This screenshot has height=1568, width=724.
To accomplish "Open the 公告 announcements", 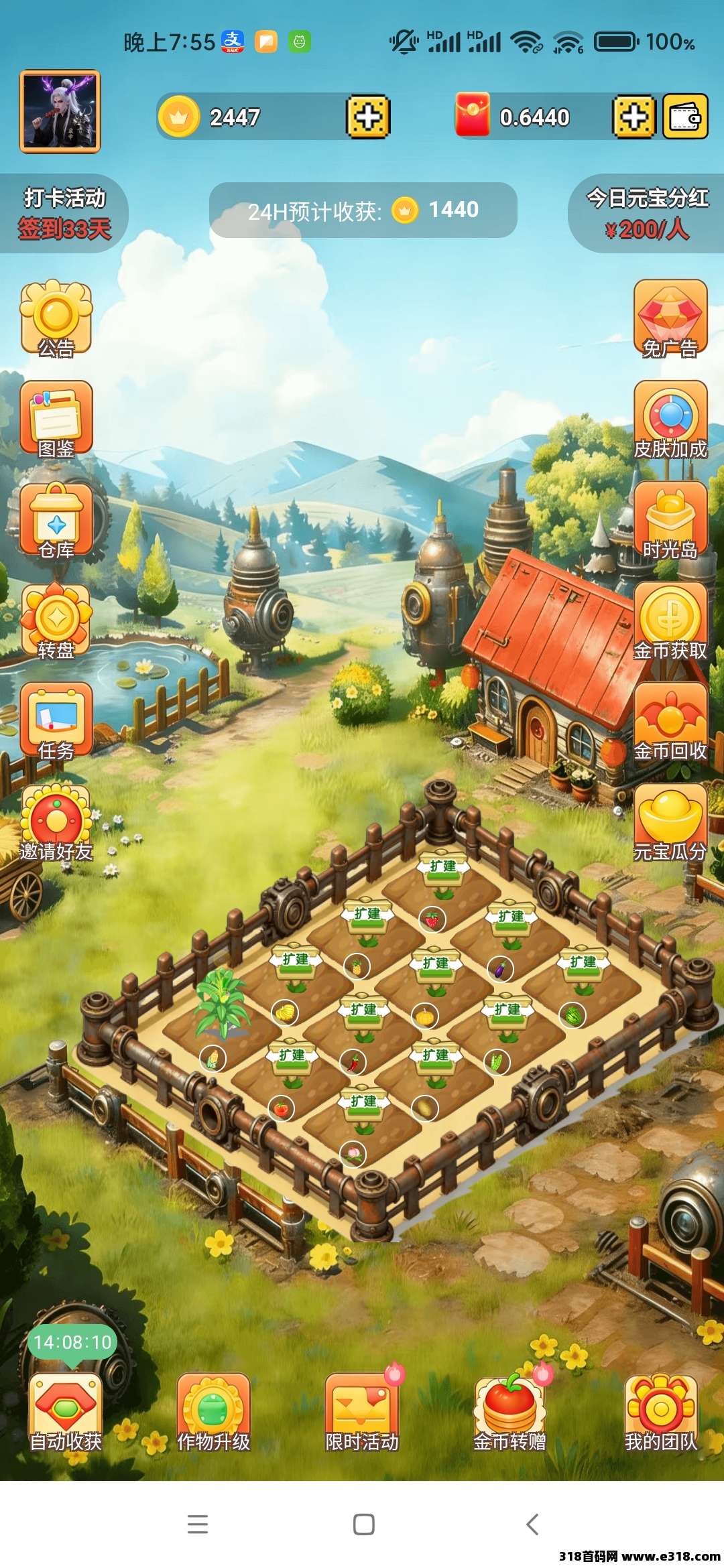I will click(56, 319).
